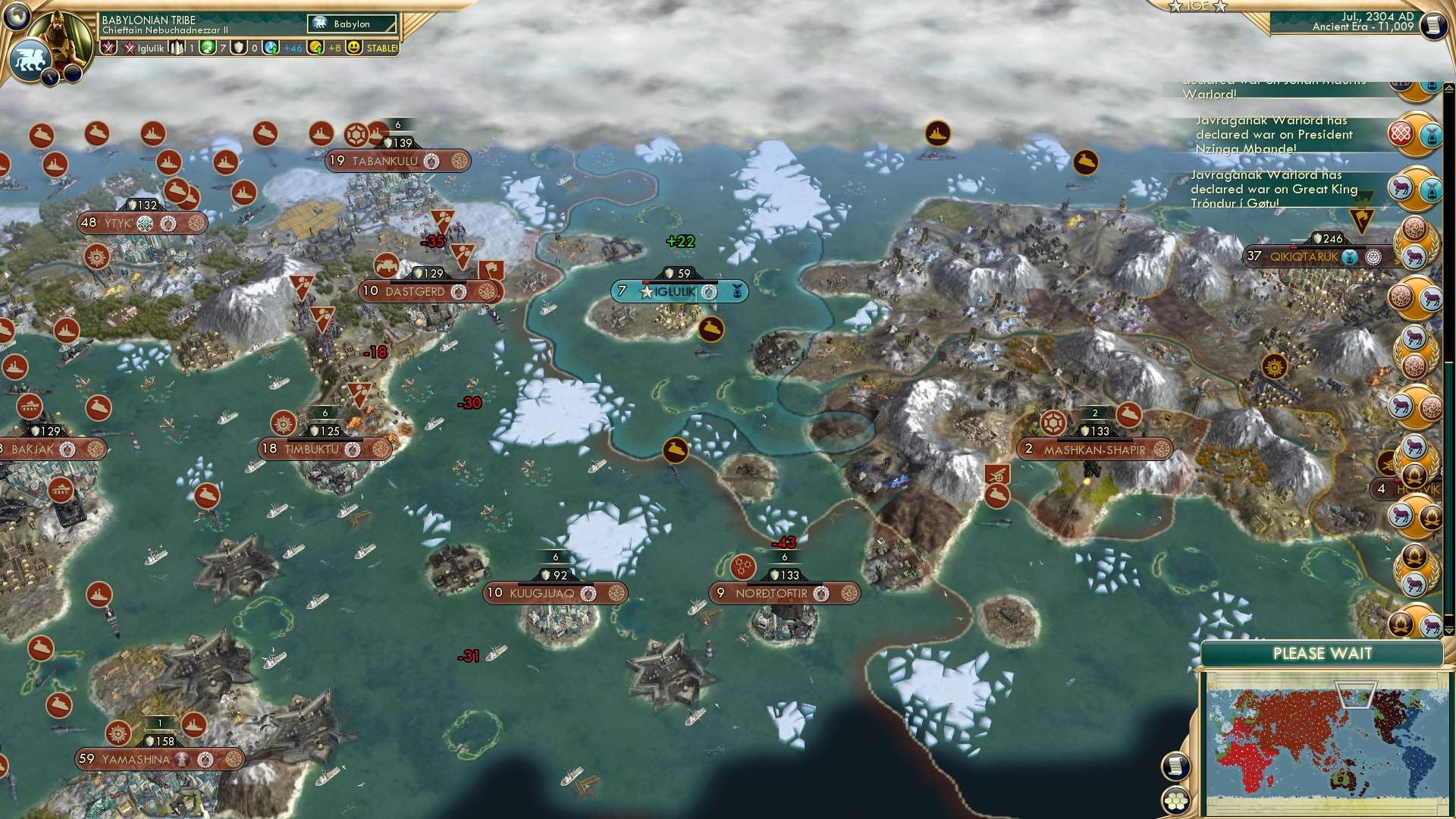This screenshot has height=819, width=1456.
Task: Click the ram-crest city-state notification icon
Action: [x=1401, y=187]
